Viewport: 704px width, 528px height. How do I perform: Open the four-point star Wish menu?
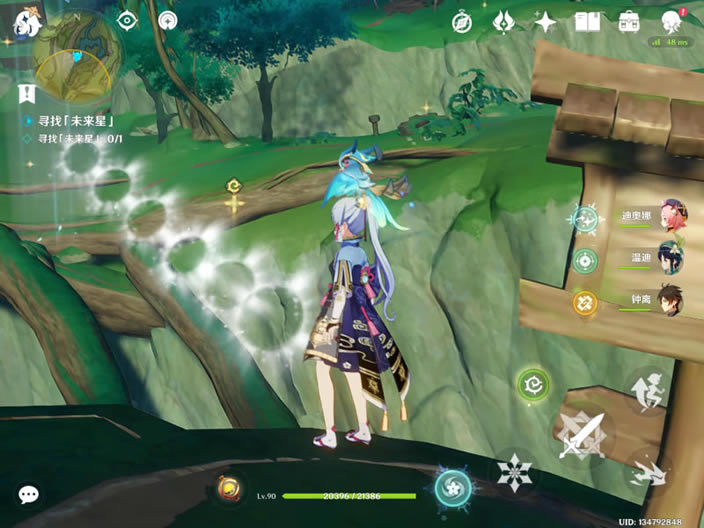(x=545, y=21)
